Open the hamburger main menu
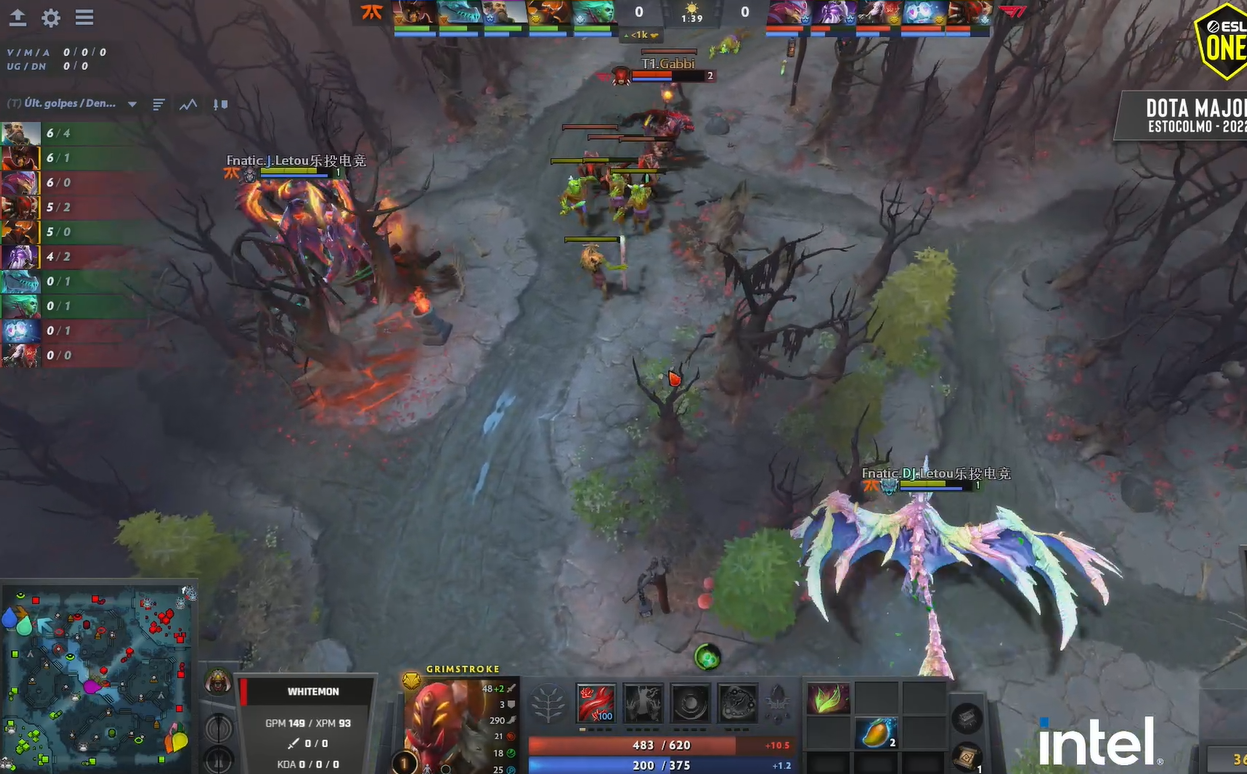 [x=84, y=18]
